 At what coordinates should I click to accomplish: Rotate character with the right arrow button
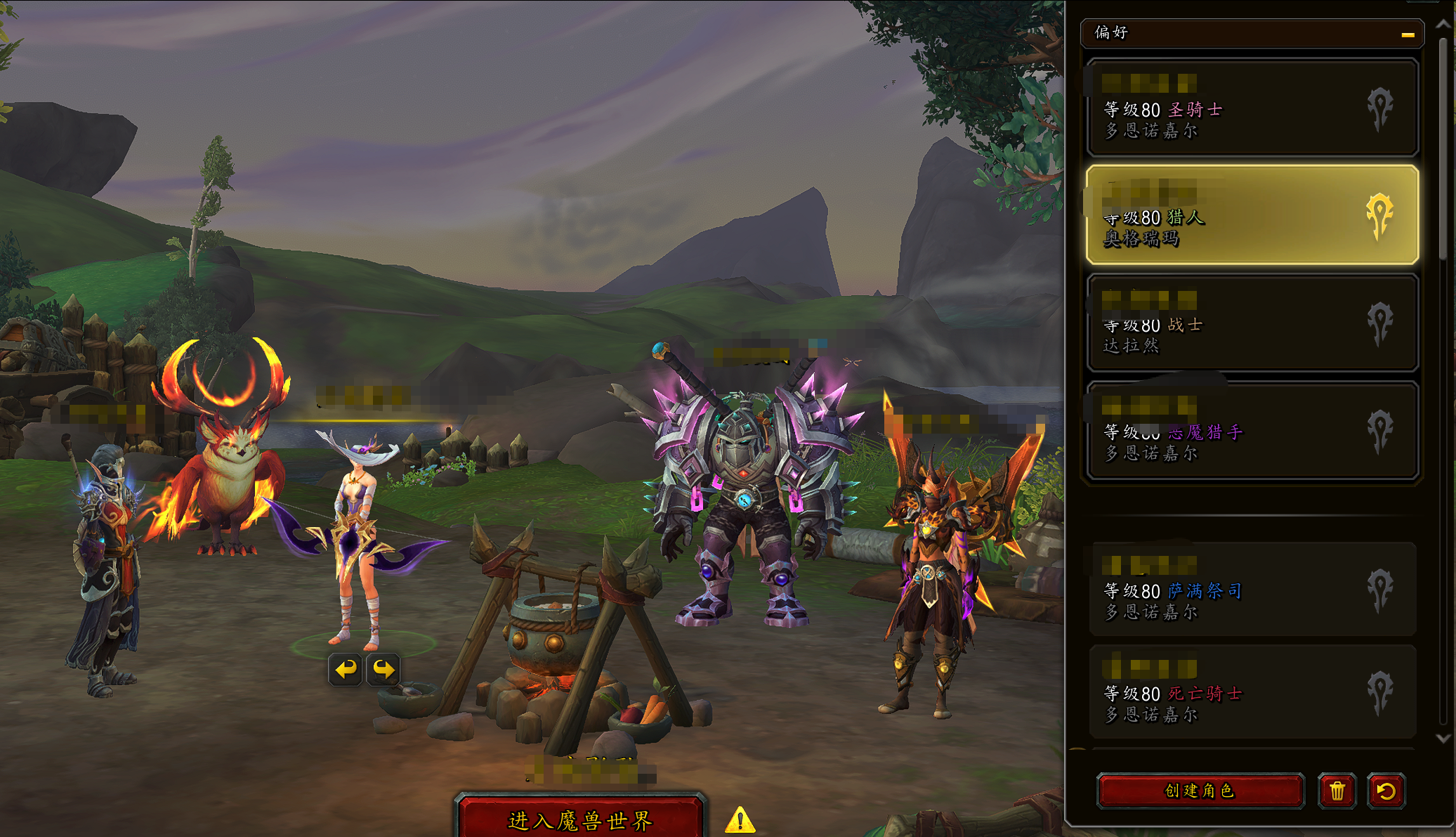(x=383, y=669)
